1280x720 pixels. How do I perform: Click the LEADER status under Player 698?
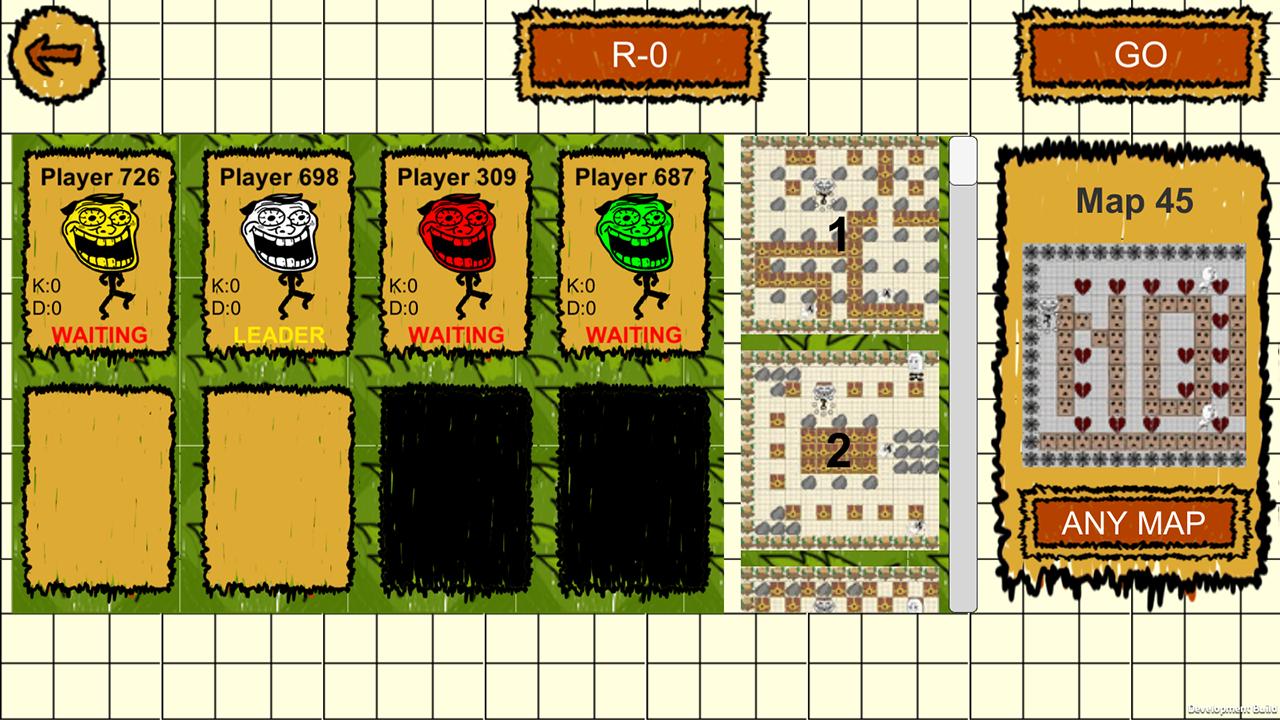(278, 336)
